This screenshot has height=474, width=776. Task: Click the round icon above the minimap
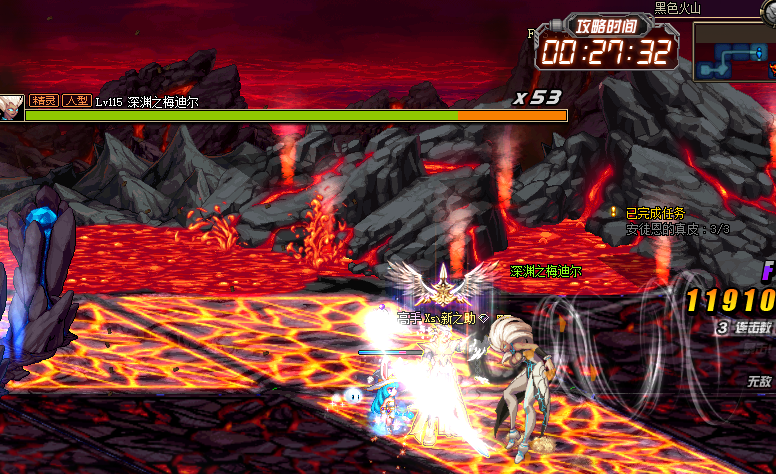coord(768,12)
